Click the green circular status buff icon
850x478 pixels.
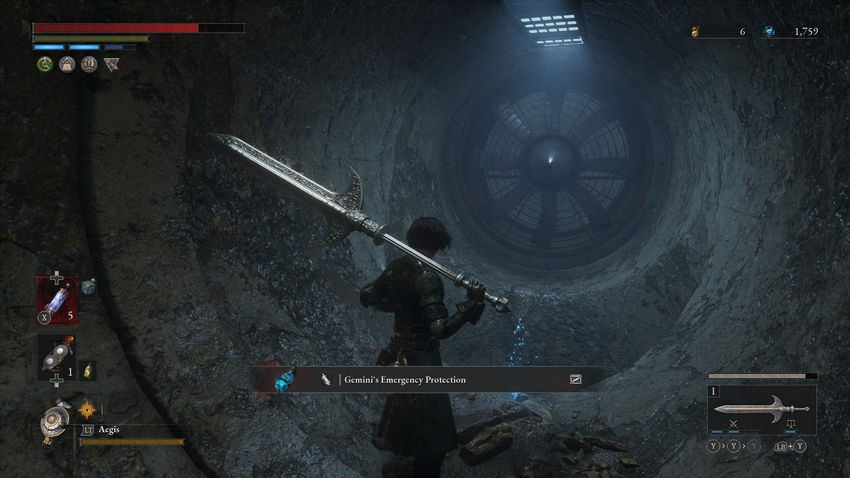coord(45,64)
